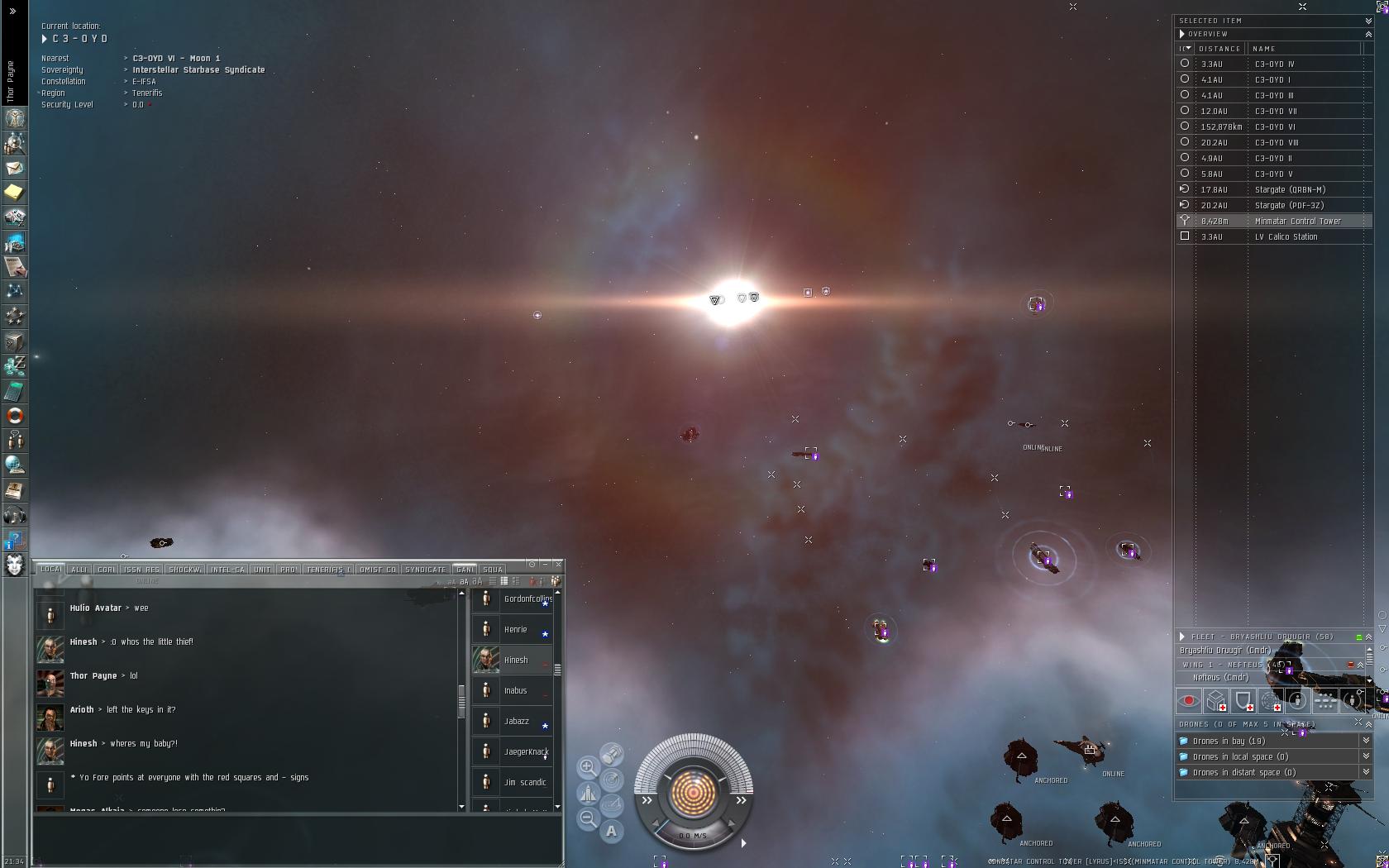Select LV Calico Station overview row
This screenshot has width=1389, height=868.
click(1286, 236)
